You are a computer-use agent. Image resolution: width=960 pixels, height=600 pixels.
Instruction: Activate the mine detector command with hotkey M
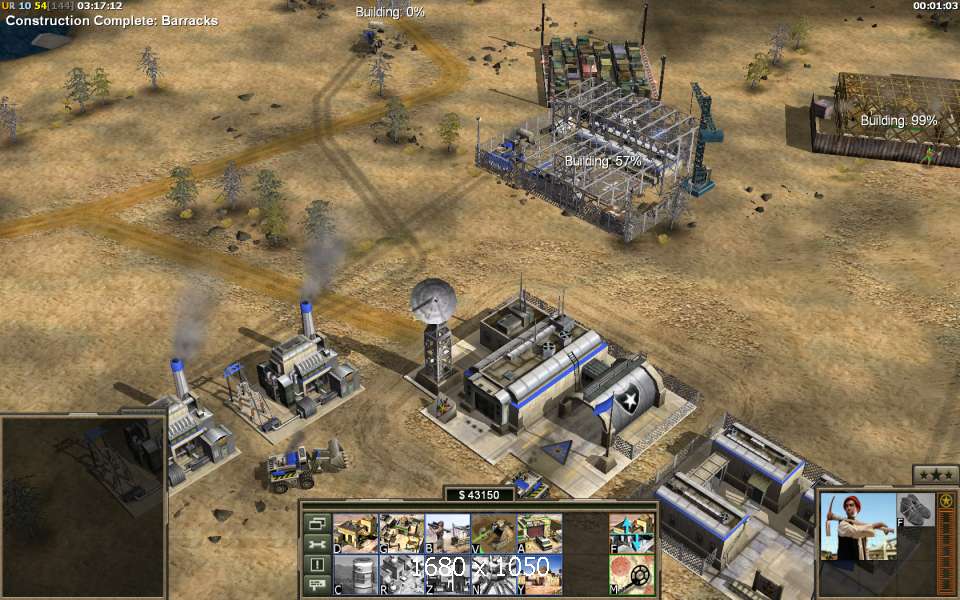coord(632,575)
